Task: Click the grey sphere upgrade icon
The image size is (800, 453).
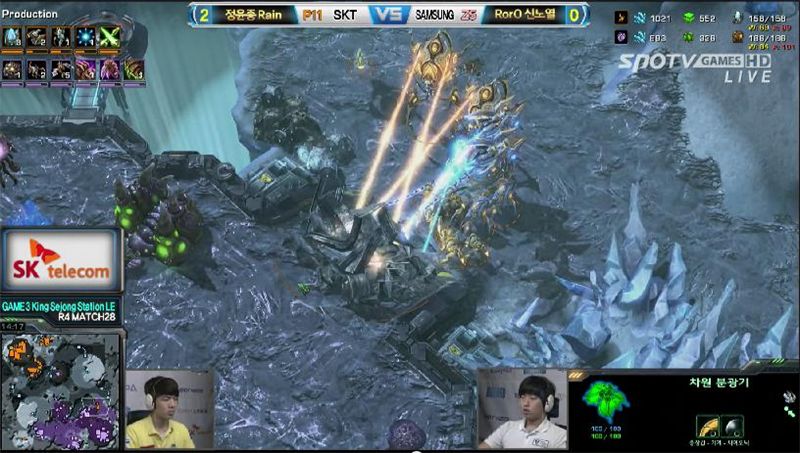Action: click(x=730, y=426)
